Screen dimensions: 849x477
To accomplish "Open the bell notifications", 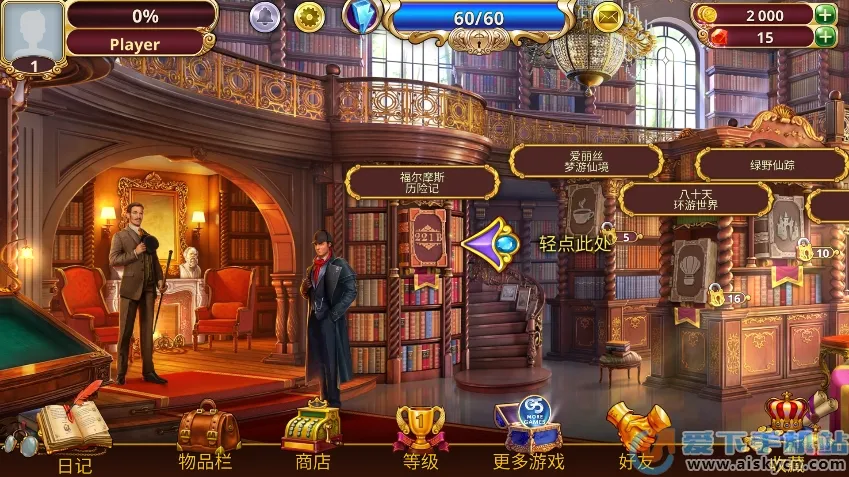I will pyautogui.click(x=264, y=16).
